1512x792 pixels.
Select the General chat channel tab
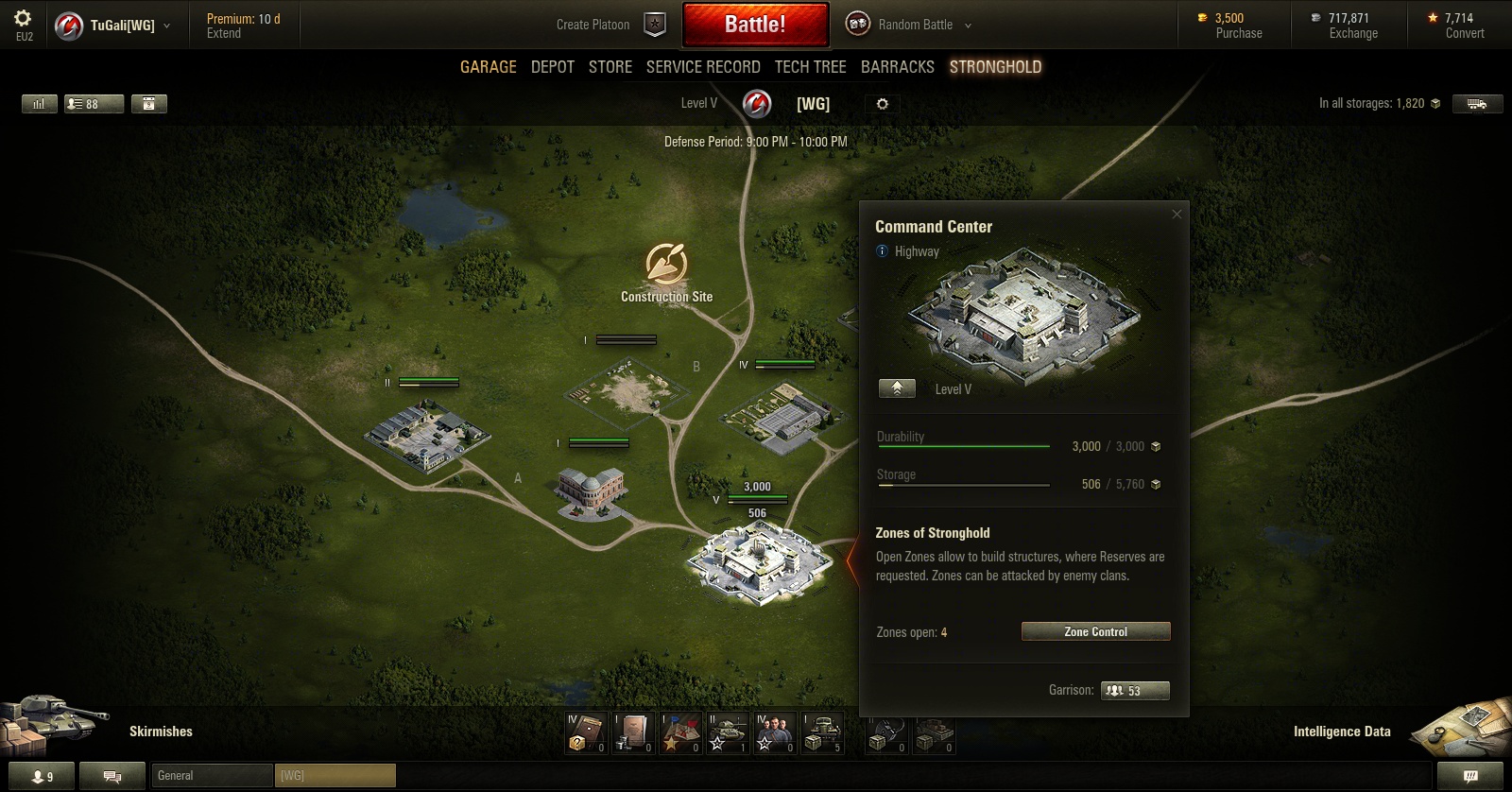point(212,776)
